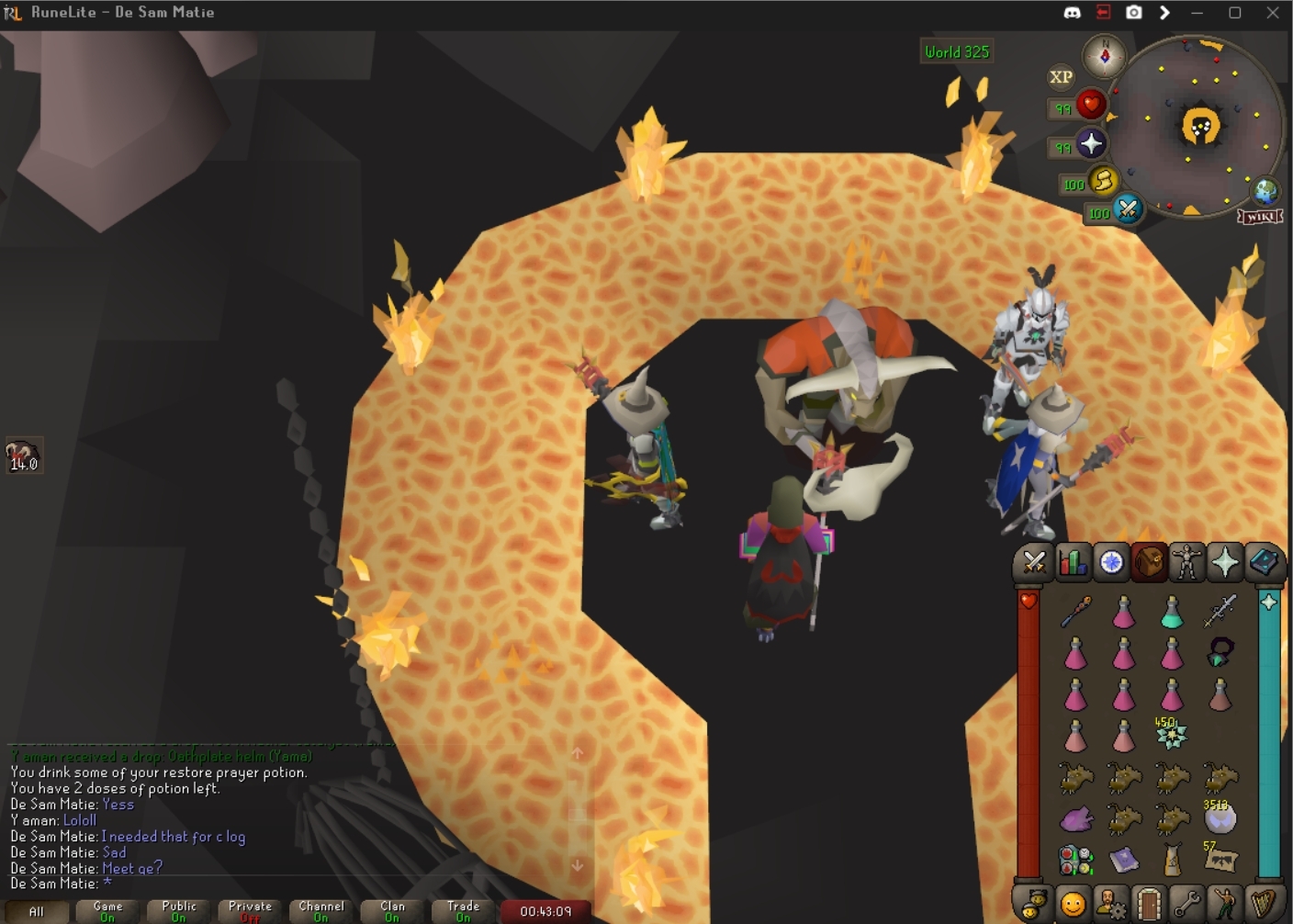This screenshot has height=924, width=1293.
Task: Select the green-teal potion in inventory
Action: coord(1172,612)
